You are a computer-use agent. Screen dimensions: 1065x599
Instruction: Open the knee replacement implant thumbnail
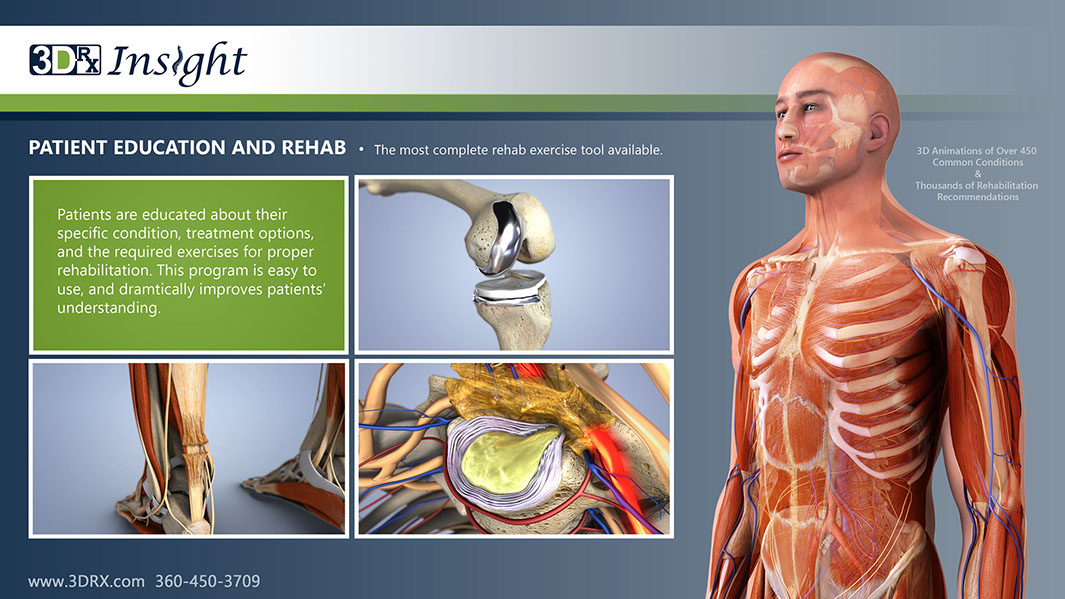(514, 264)
